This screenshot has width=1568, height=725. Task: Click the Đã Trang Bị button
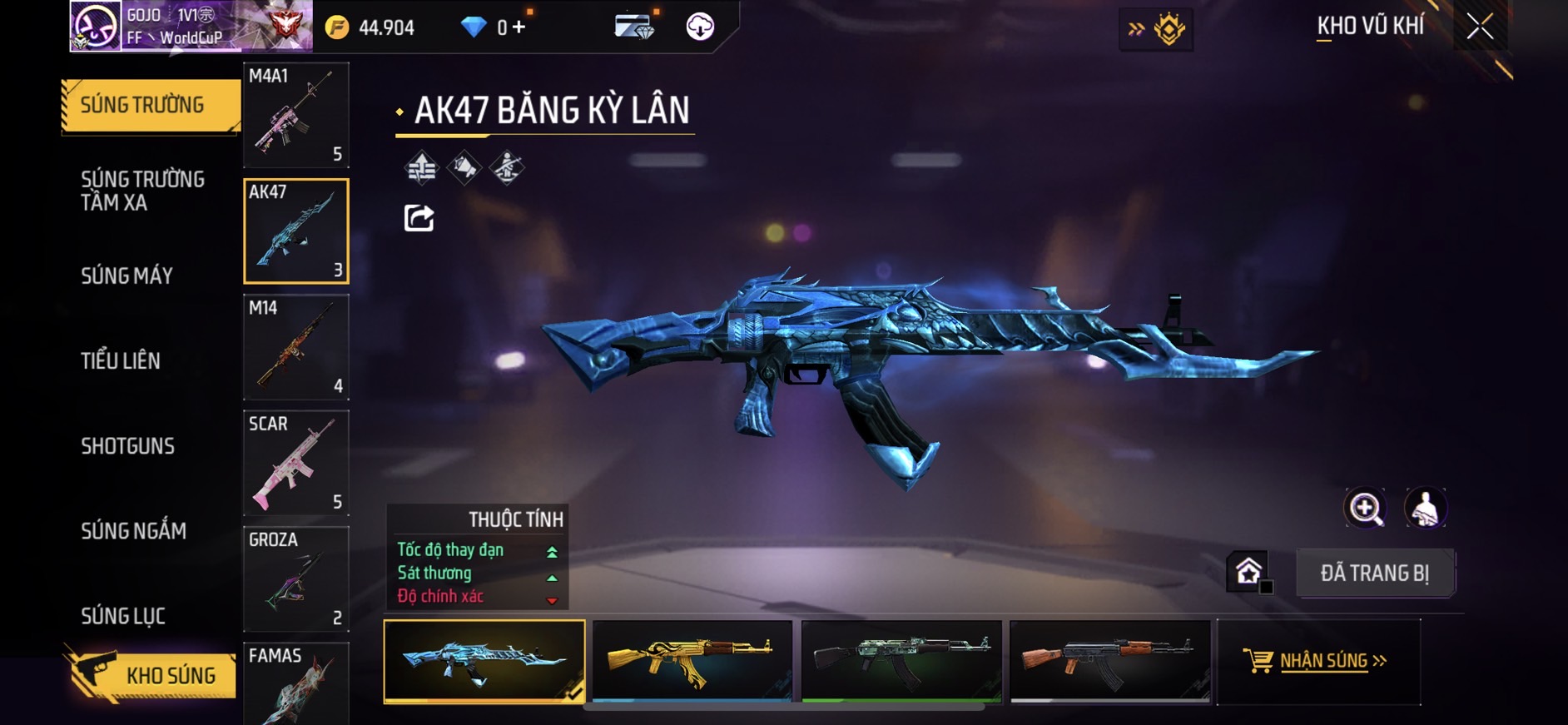tap(1374, 573)
